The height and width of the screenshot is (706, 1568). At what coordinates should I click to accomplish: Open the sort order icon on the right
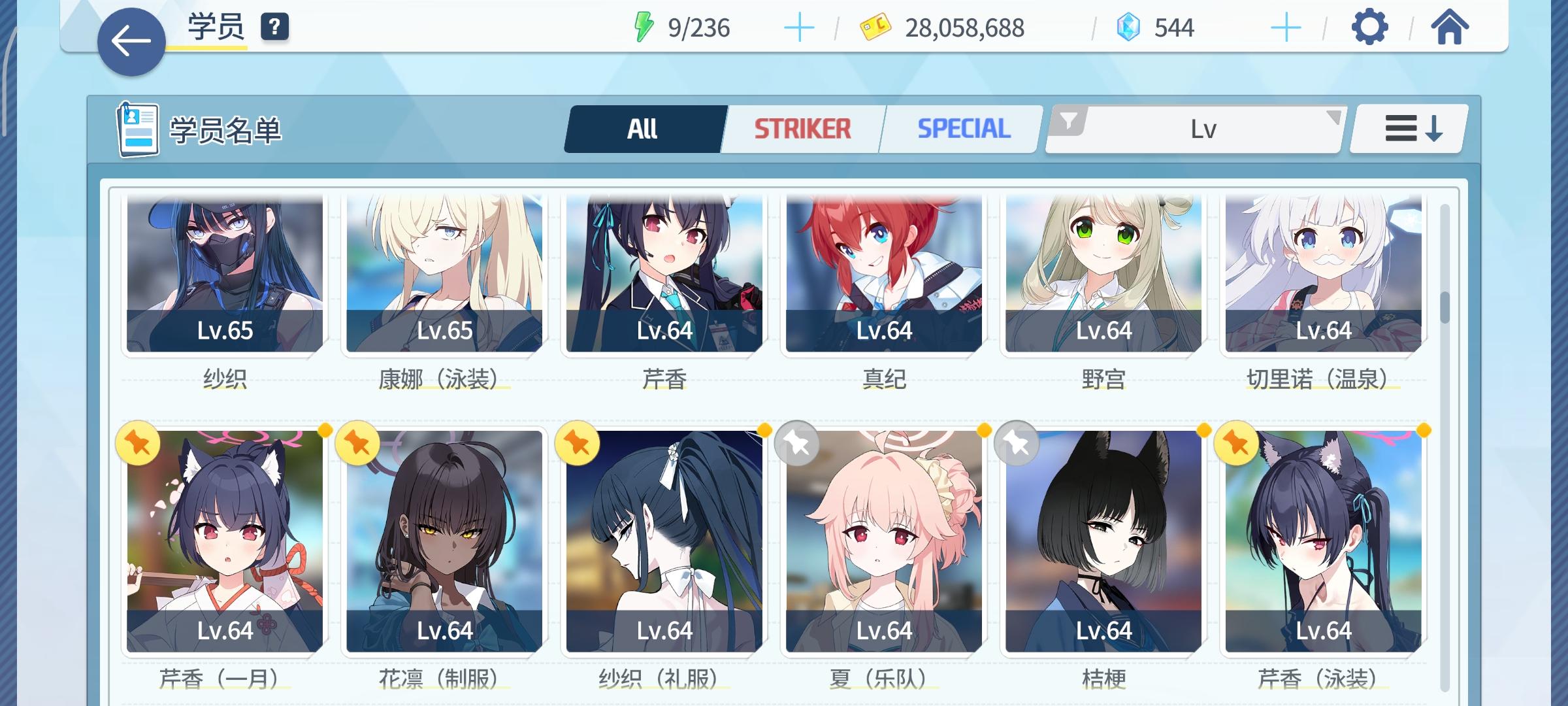(x=1405, y=128)
